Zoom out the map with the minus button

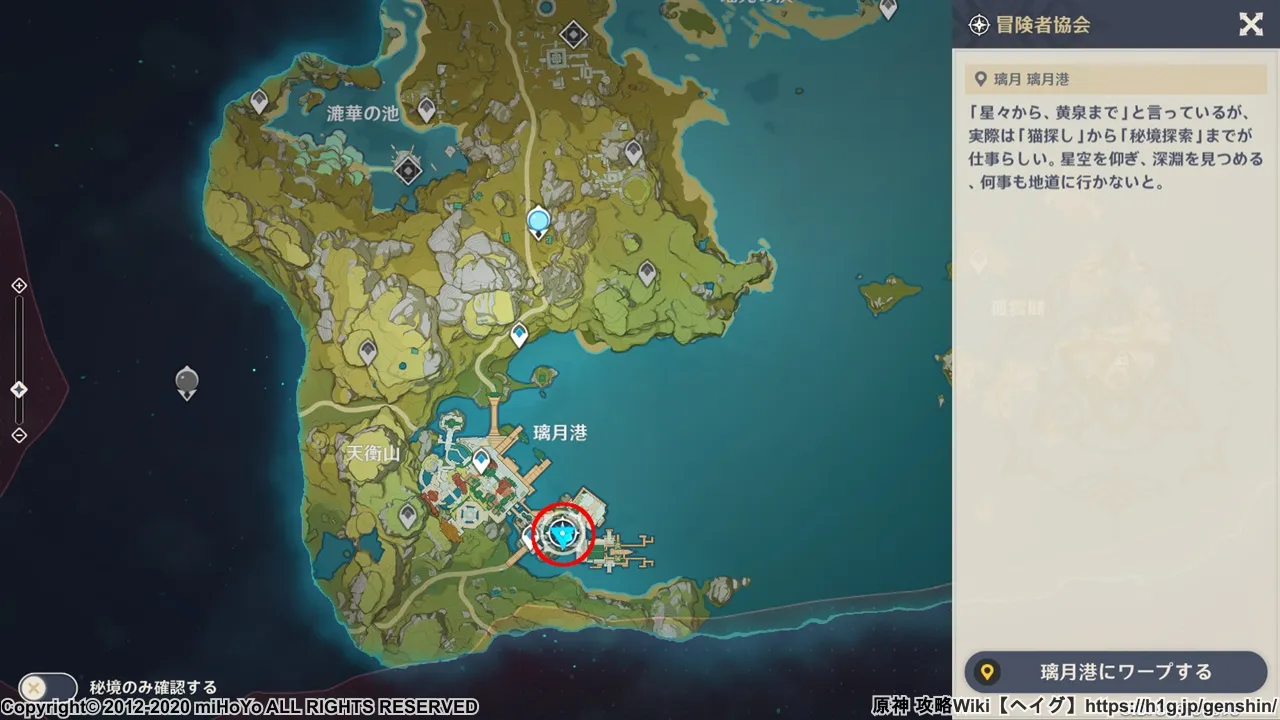point(19,435)
